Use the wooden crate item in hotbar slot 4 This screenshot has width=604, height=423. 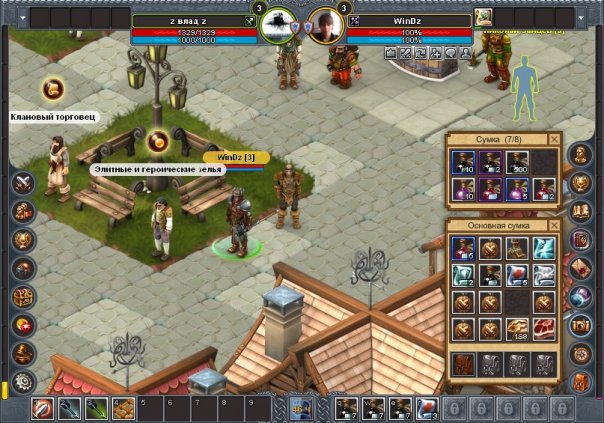pos(123,408)
